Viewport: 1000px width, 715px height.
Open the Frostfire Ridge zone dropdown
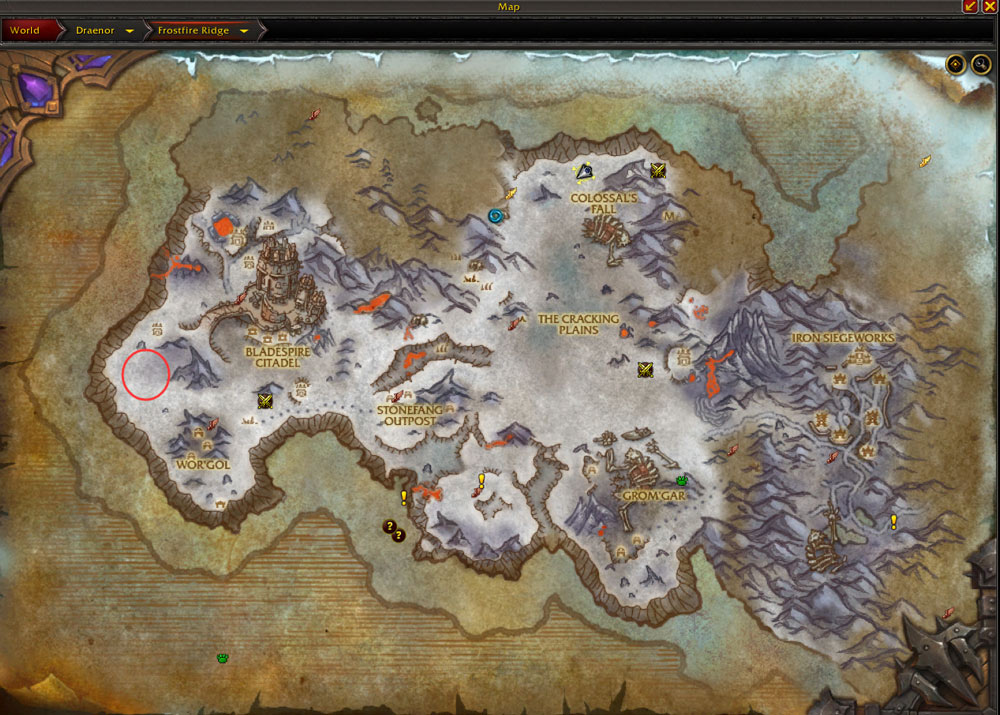click(245, 31)
